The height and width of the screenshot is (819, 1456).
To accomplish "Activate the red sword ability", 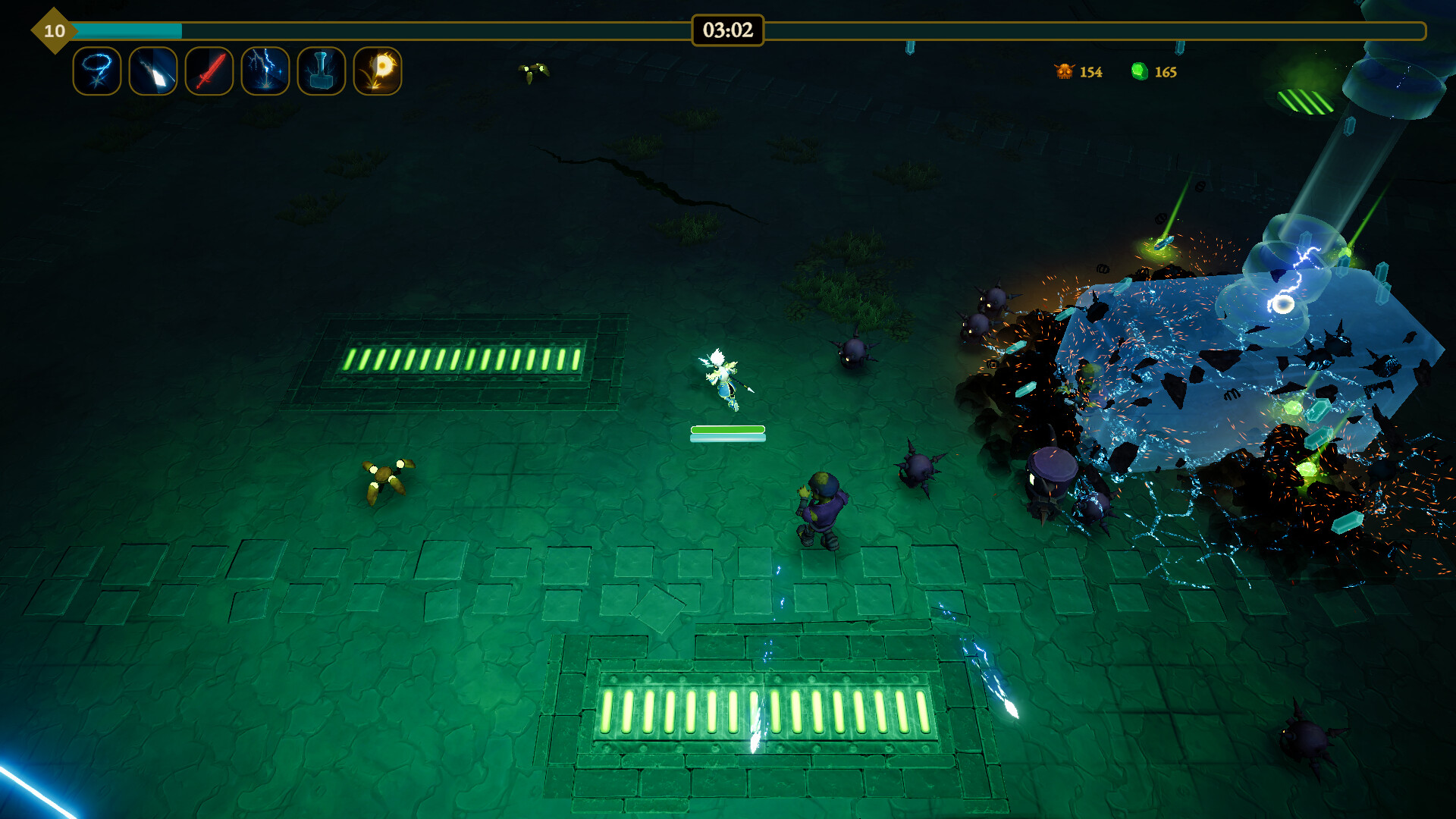I will (x=209, y=71).
